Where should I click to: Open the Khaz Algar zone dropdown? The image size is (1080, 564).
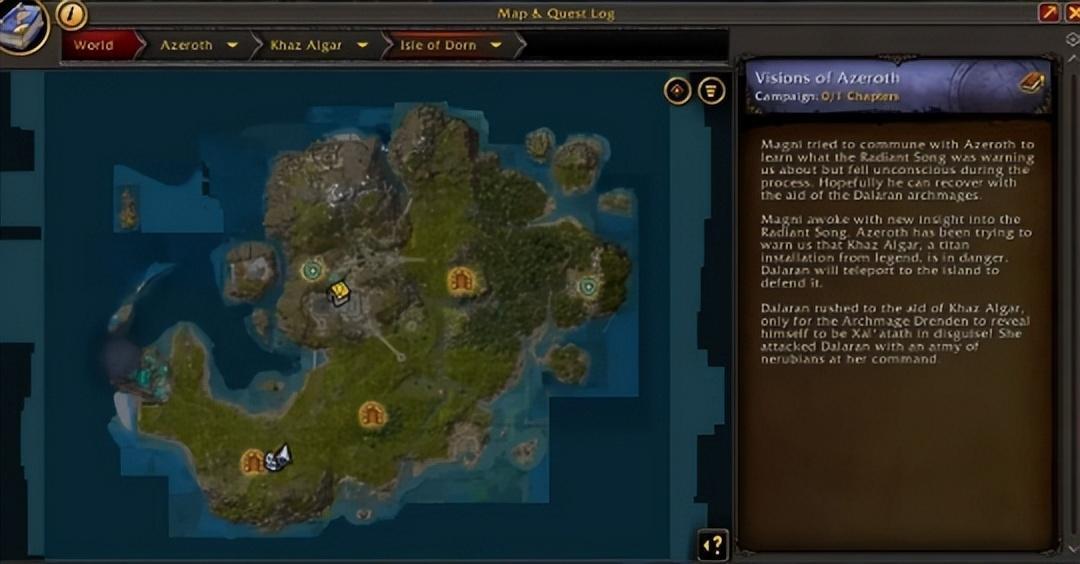click(362, 45)
